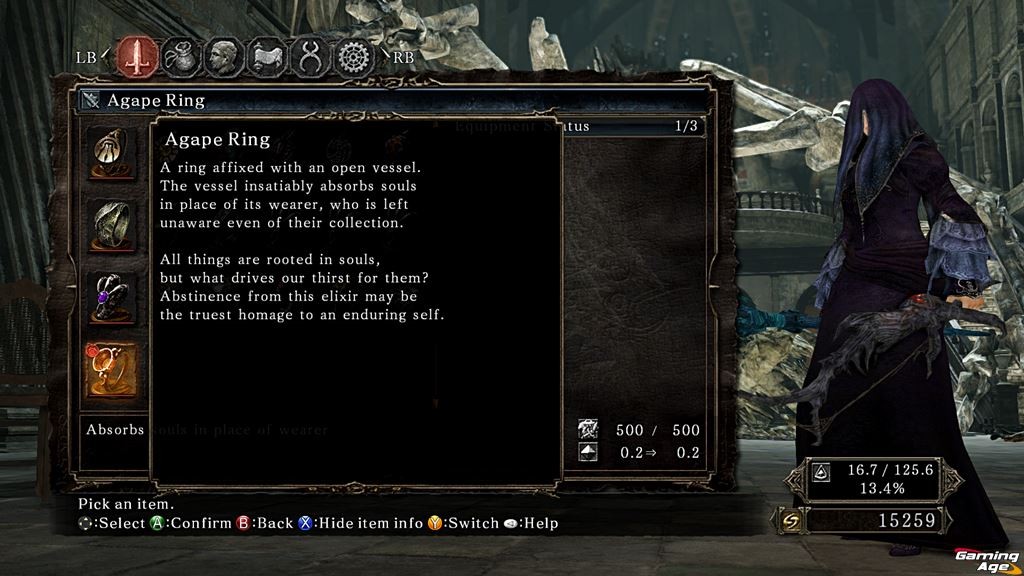
Task: Switch to the Inventory pouch tab
Action: pos(180,57)
